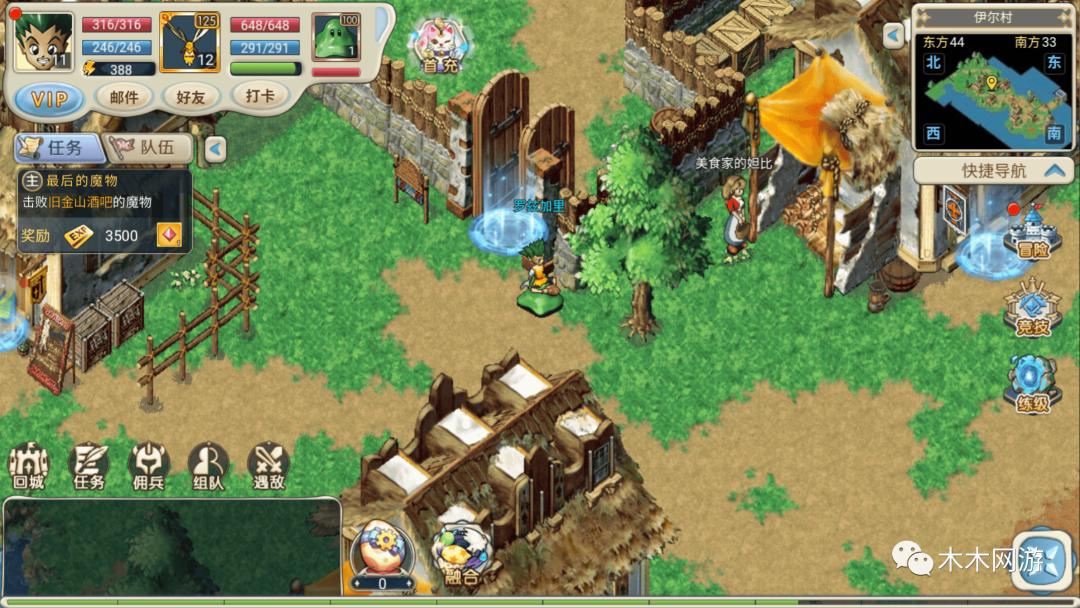Collapse the quest panel with the arrow
1080x608 pixels.
(215, 149)
